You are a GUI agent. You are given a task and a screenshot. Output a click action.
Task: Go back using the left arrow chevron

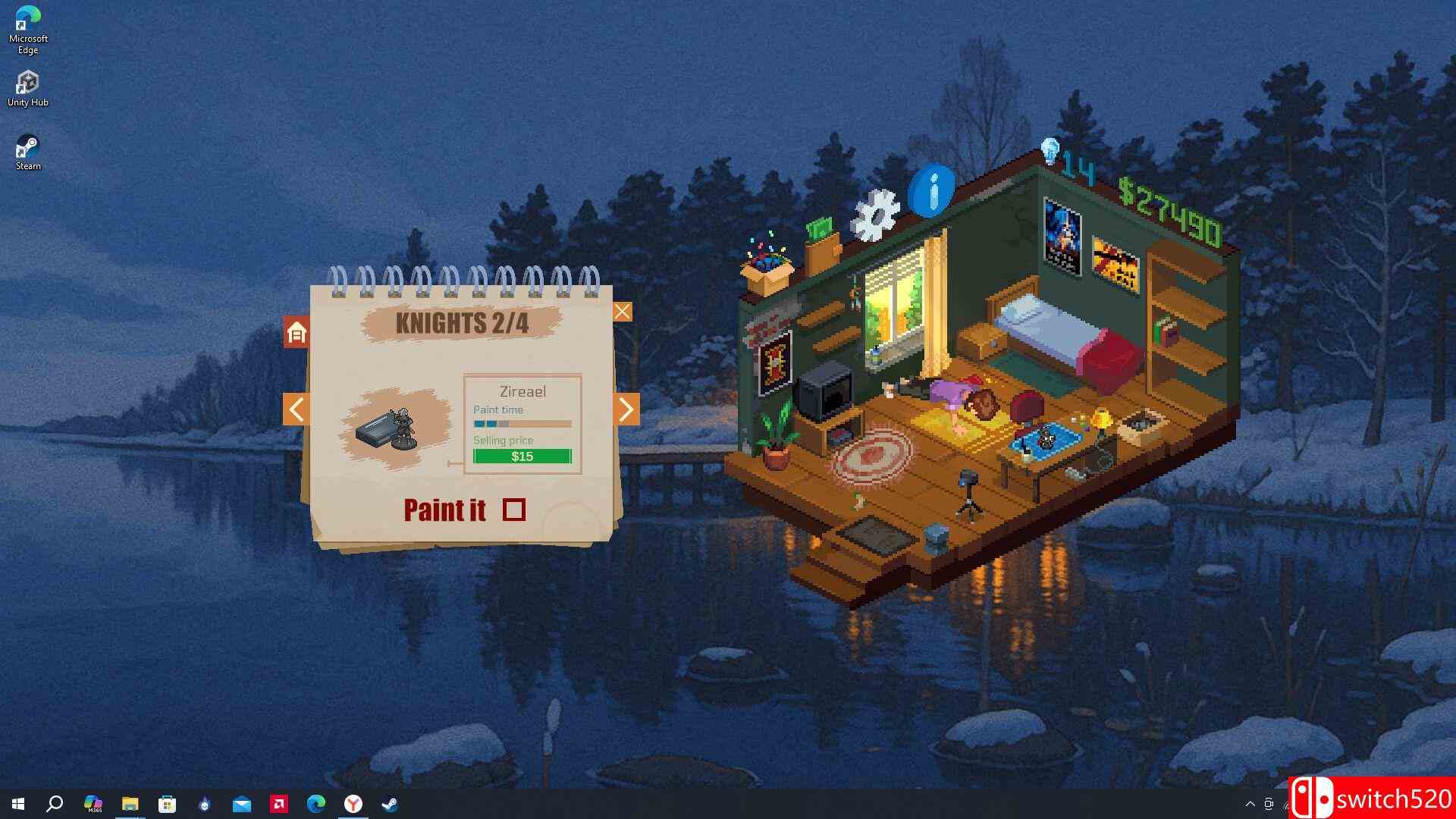coord(296,409)
